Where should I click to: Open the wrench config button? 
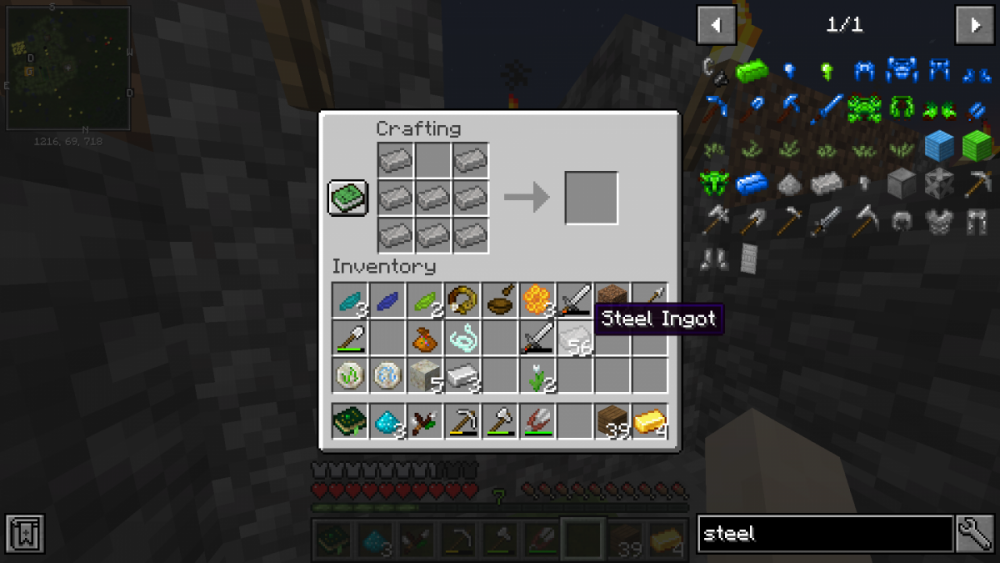pyautogui.click(x=975, y=534)
